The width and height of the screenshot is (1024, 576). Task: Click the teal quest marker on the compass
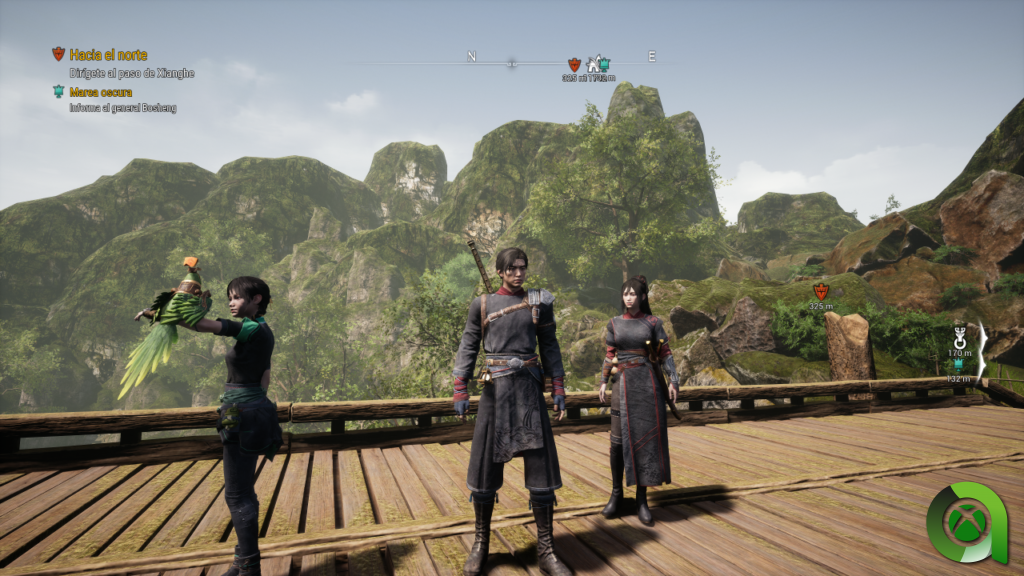pos(604,64)
